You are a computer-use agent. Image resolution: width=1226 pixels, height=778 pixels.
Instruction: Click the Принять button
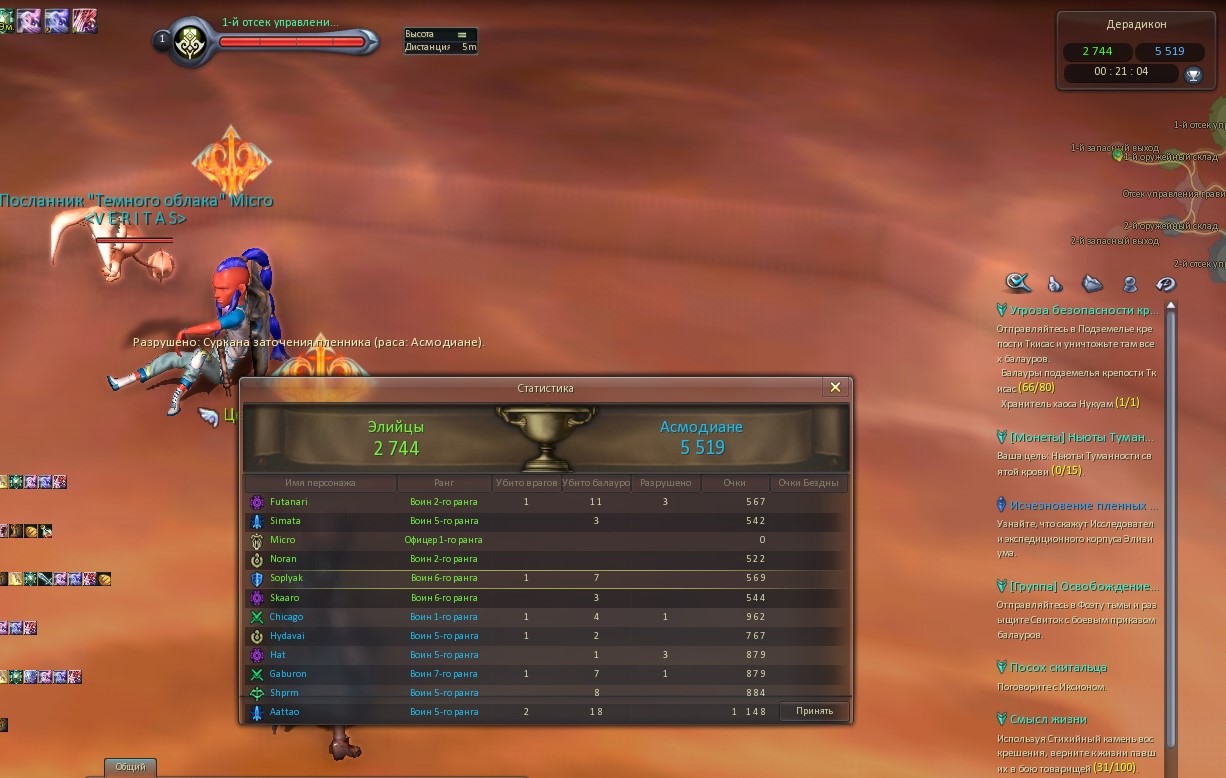814,711
